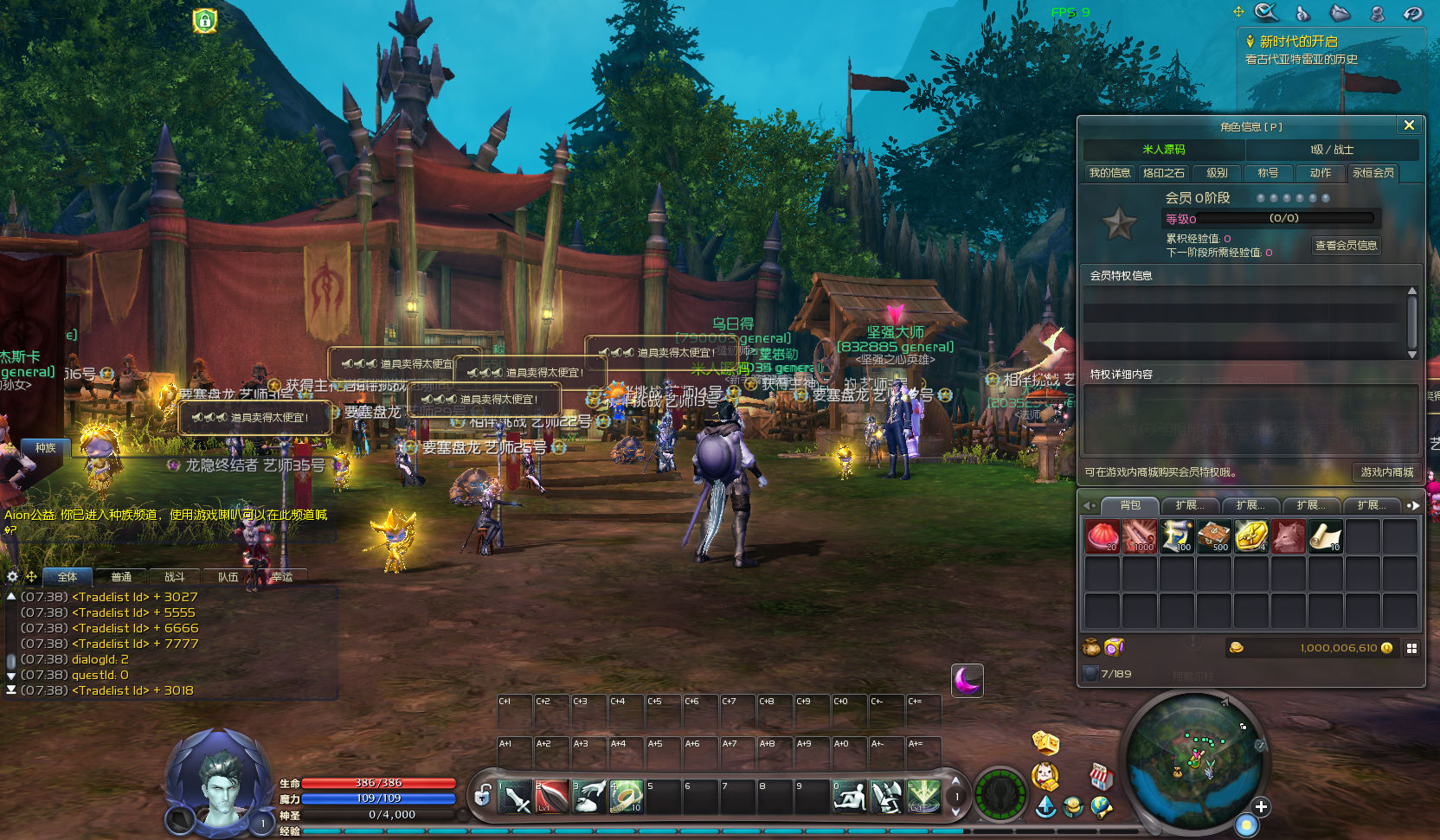The height and width of the screenshot is (840, 1440).
Task: Toggle the hotbar padlock icon
Action: (x=483, y=794)
